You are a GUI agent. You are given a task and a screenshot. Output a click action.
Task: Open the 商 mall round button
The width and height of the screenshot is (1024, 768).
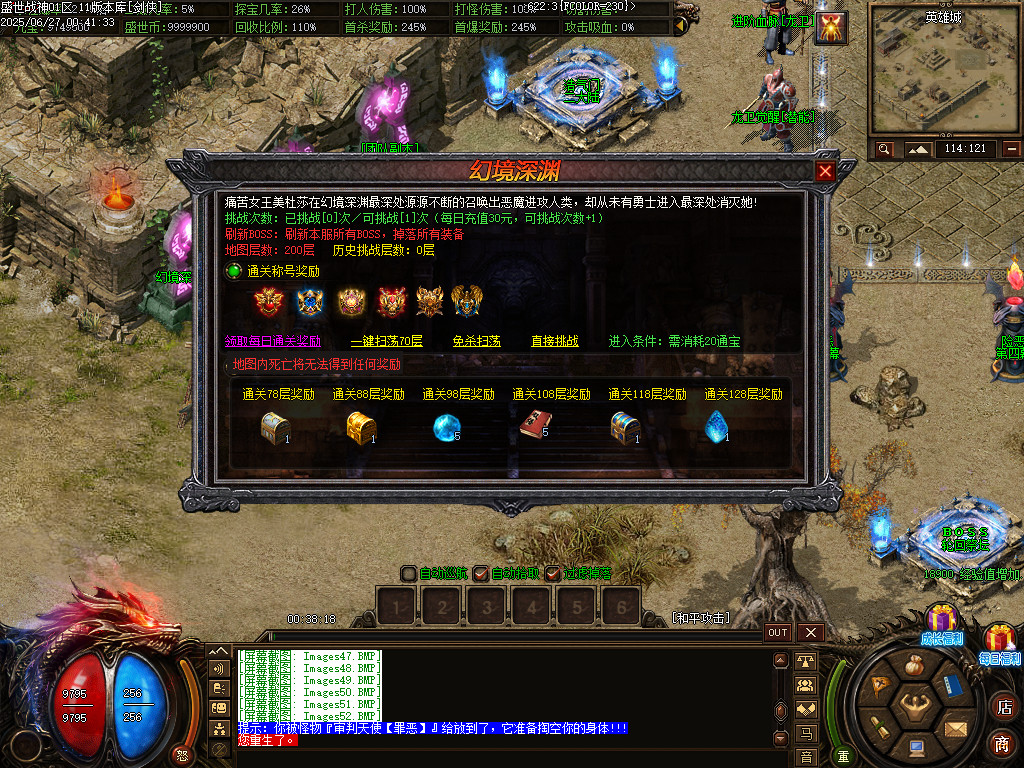(1003, 743)
